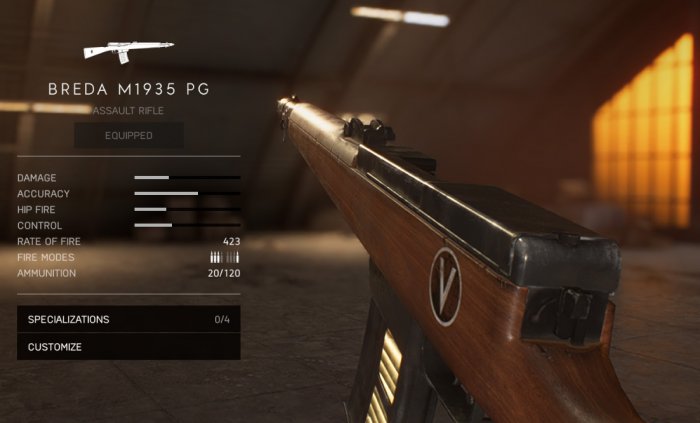
Task: Select the Breda M1935 PG weapon icon
Action: coord(128,49)
